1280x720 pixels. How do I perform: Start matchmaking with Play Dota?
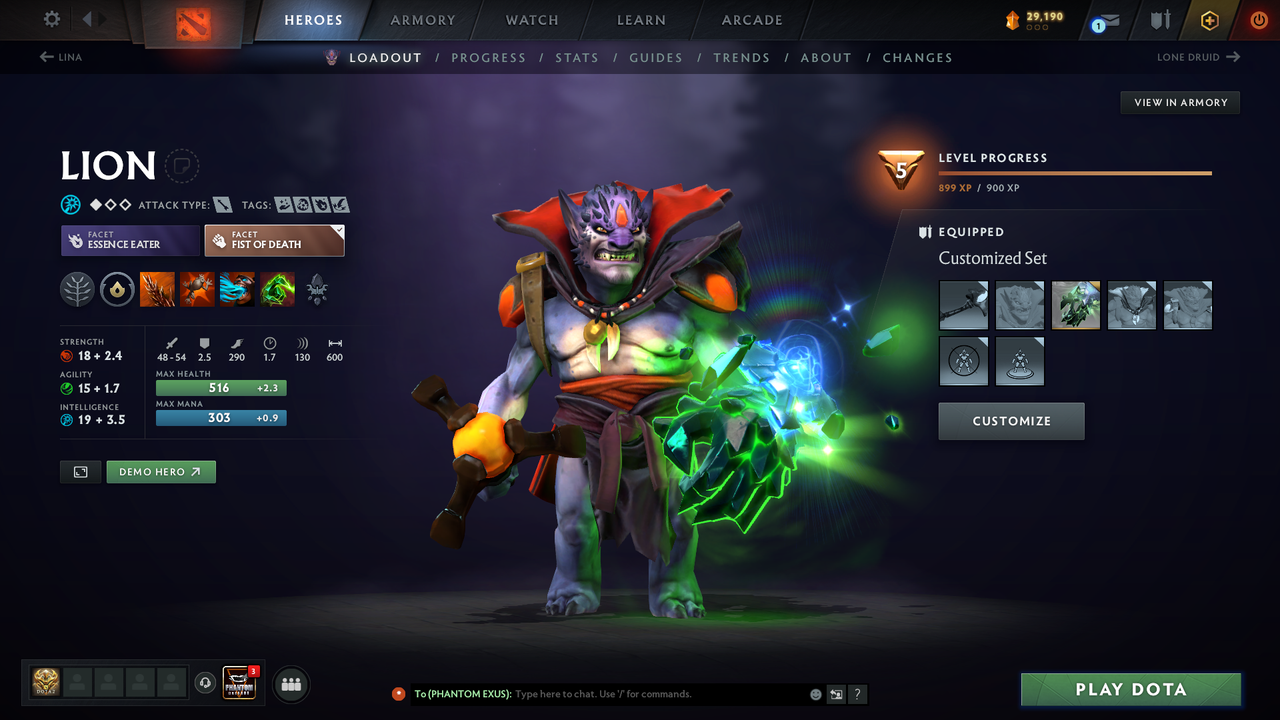point(1130,689)
